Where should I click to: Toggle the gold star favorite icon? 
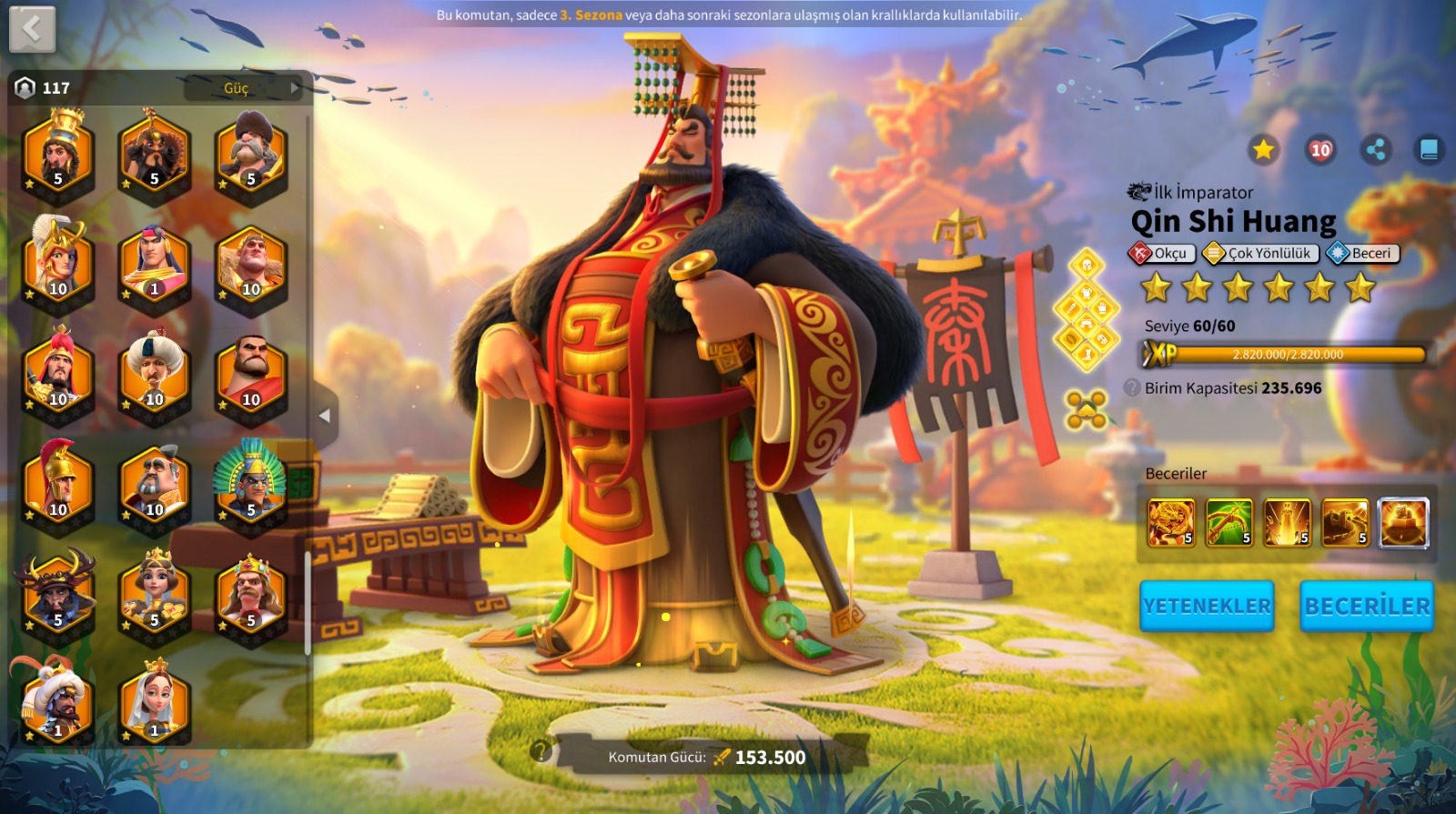click(1263, 150)
